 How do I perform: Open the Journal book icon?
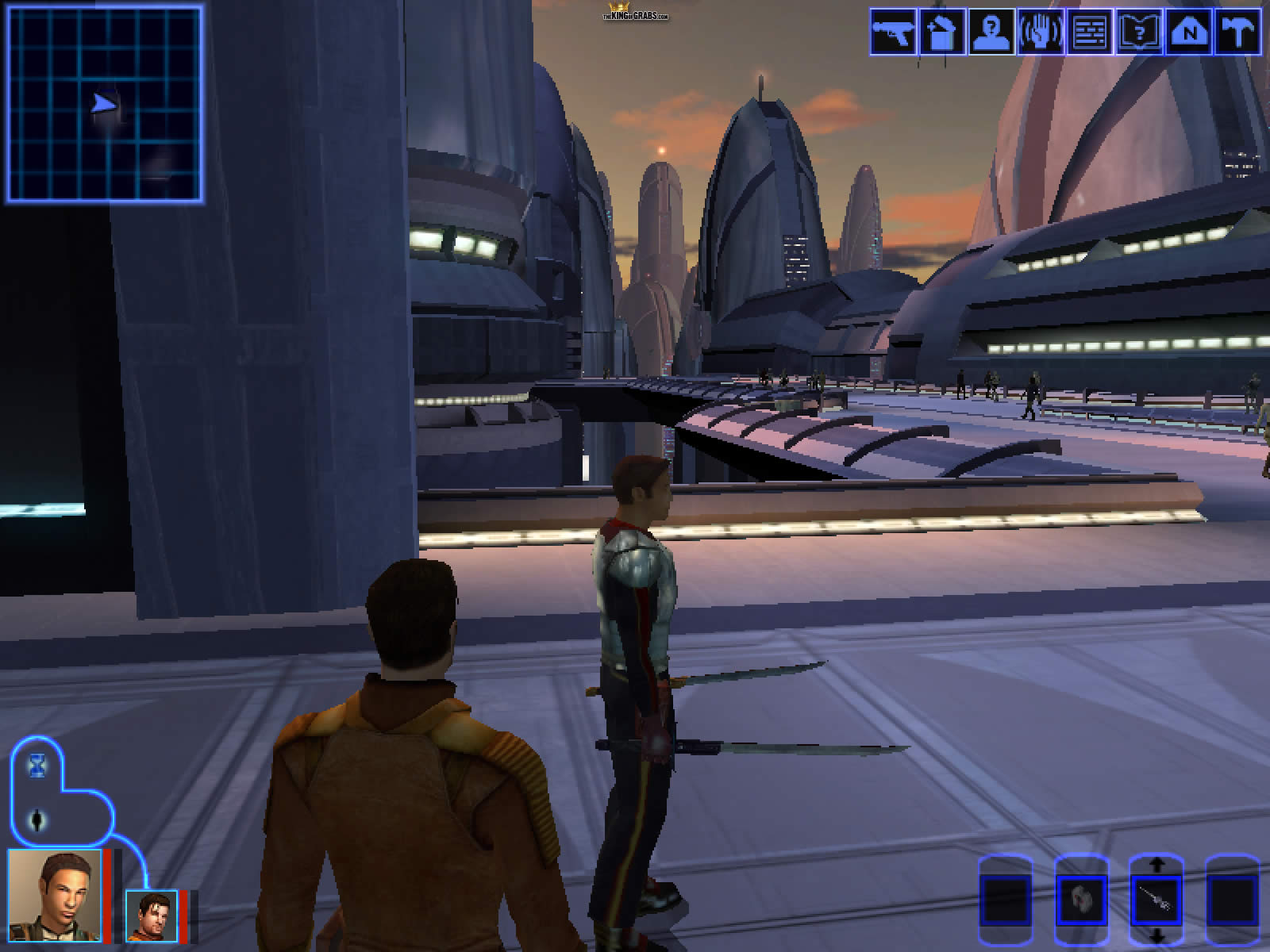(x=1139, y=32)
